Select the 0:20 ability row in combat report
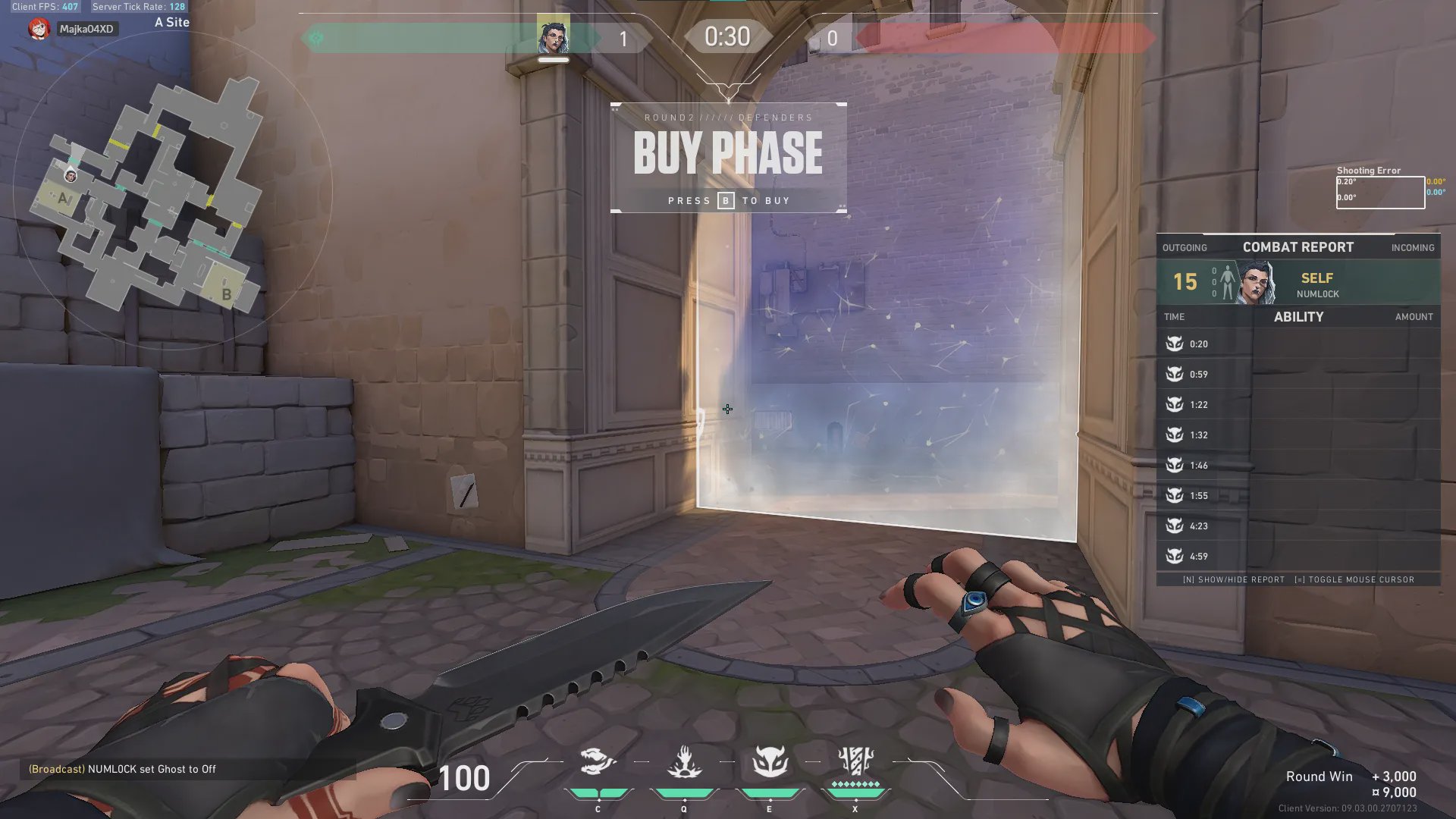 coord(1298,344)
